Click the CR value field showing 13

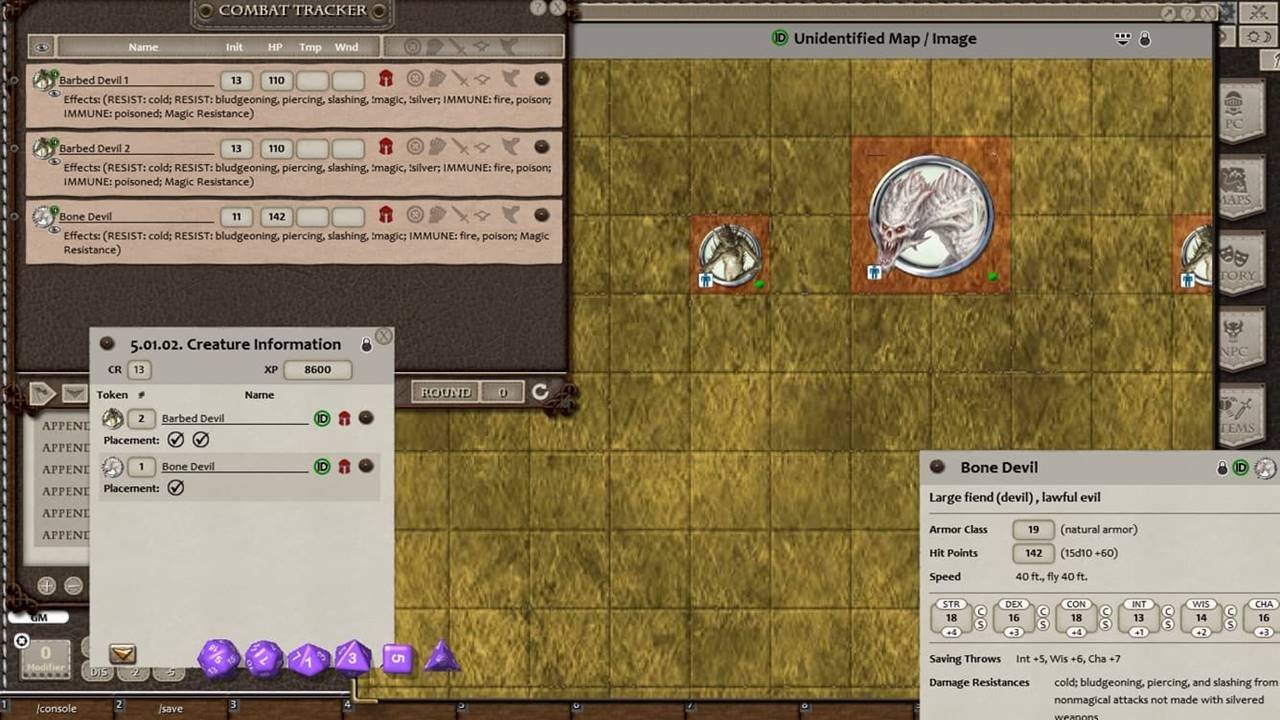[x=139, y=369]
